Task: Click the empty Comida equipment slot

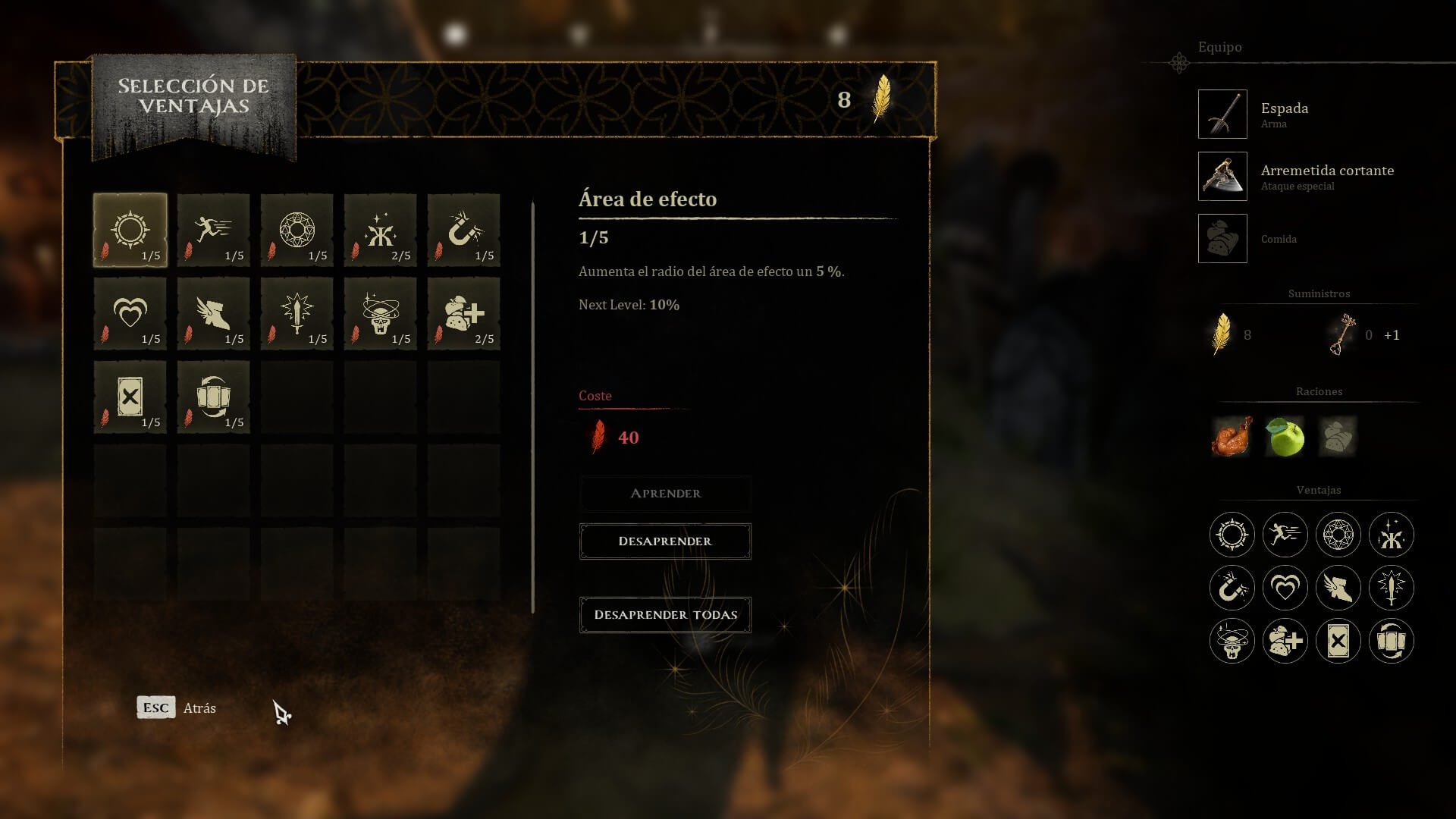Action: click(x=1222, y=239)
